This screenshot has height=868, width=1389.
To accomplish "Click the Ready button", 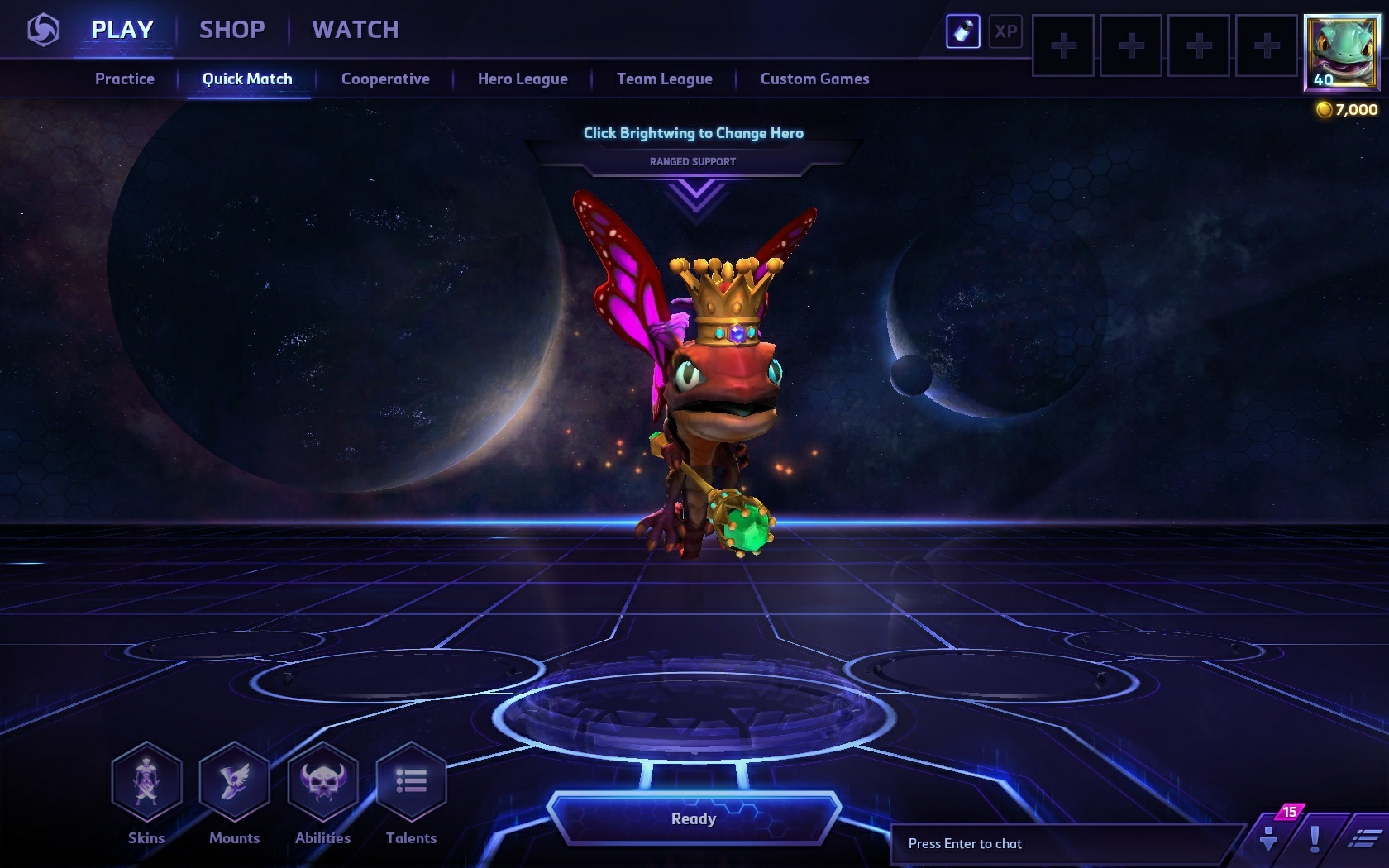I will (694, 818).
